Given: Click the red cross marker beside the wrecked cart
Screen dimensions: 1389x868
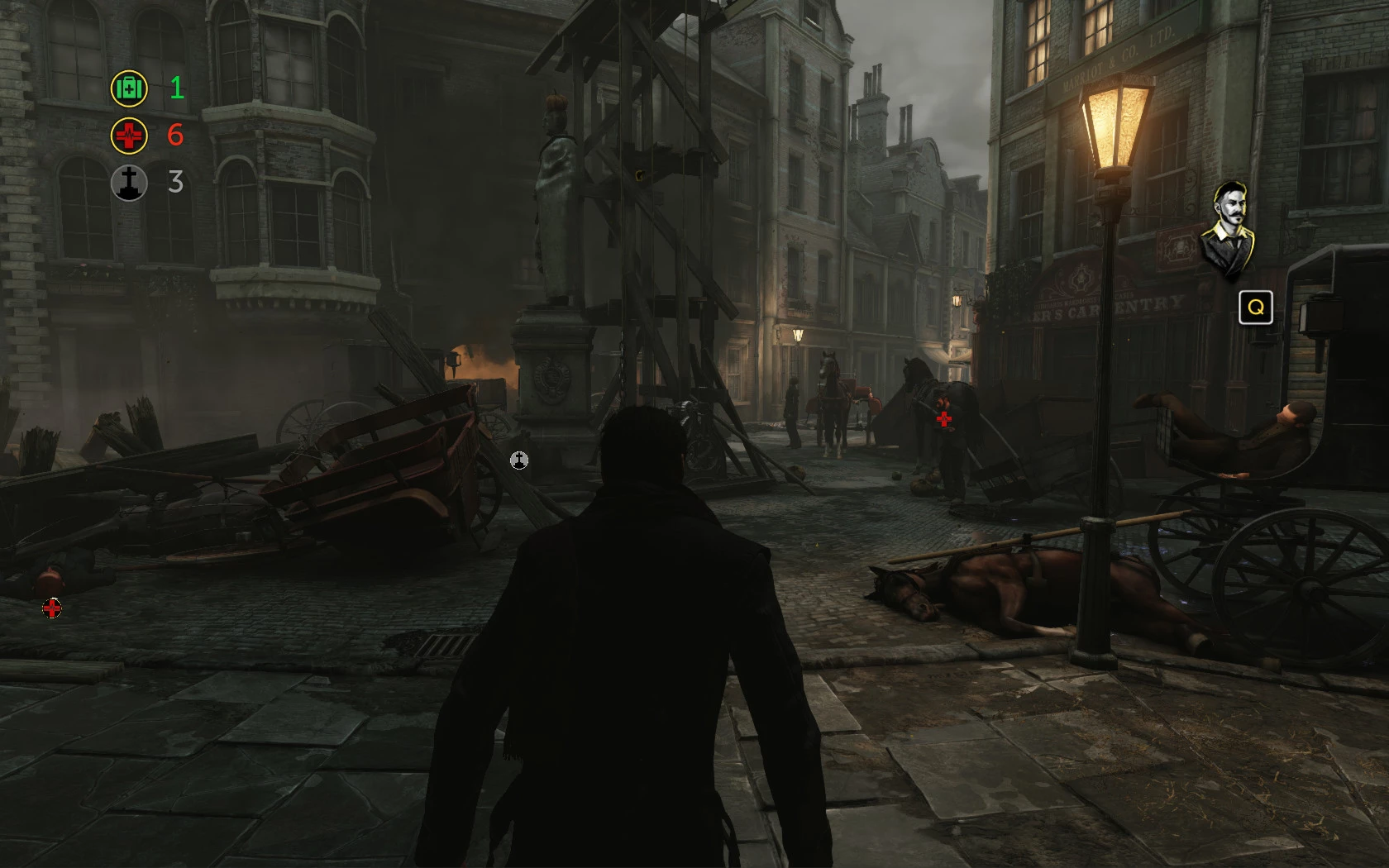Looking at the screenshot, I should tap(52, 609).
